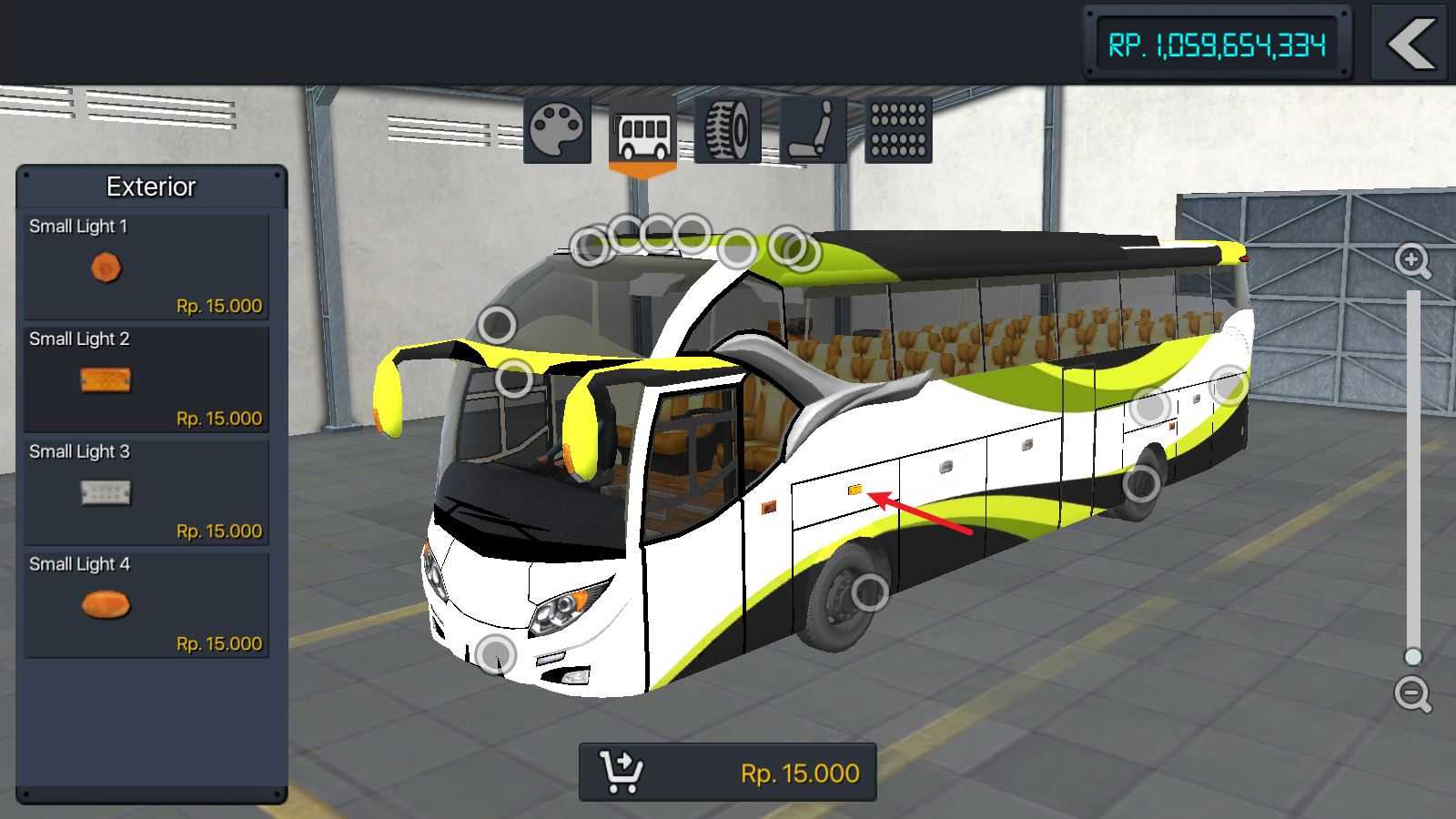The height and width of the screenshot is (819, 1456).
Task: Select the front wheel attachment point marker
Action: 869,593
